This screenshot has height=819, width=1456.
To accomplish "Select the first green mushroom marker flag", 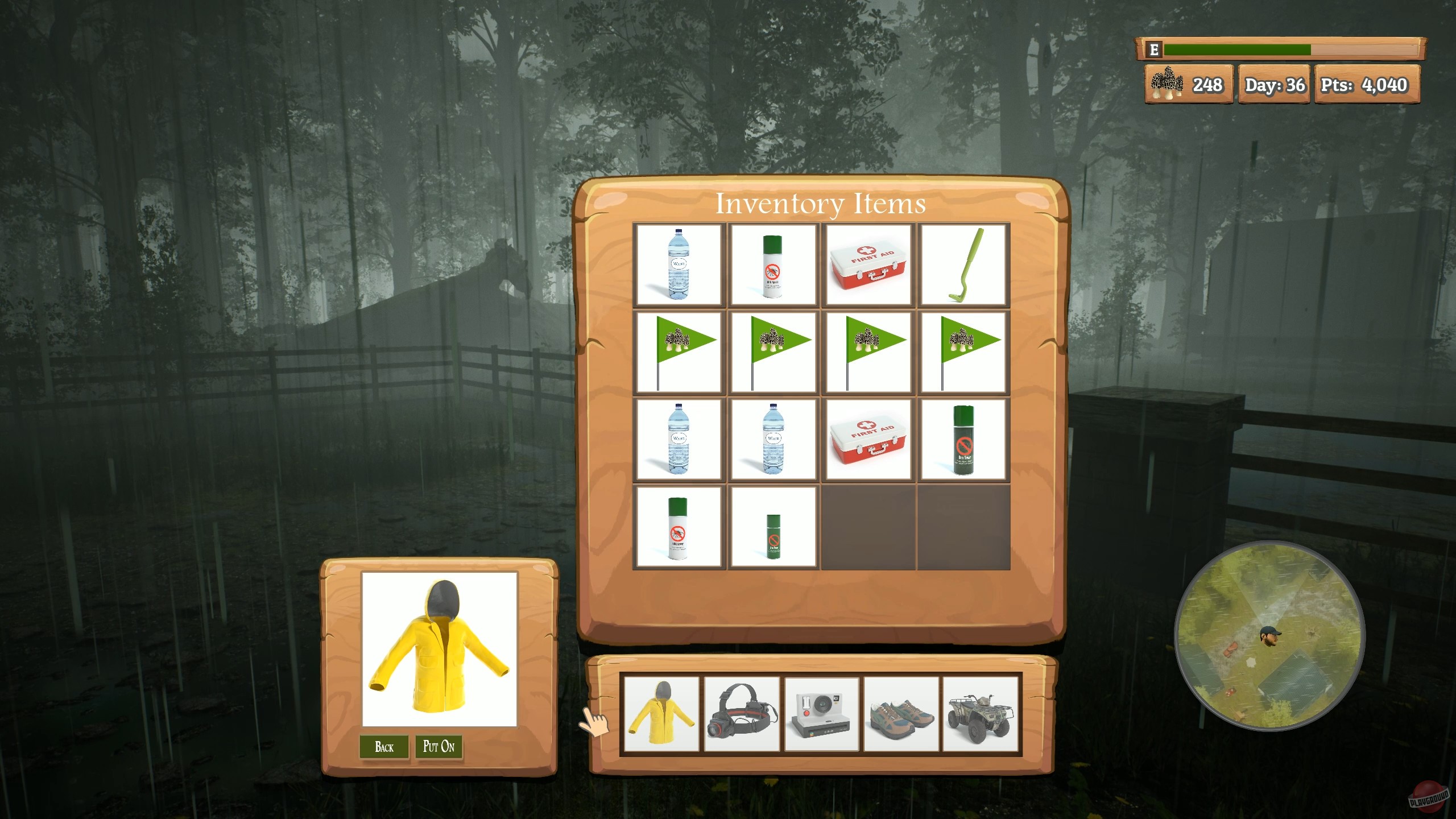I will [x=680, y=350].
